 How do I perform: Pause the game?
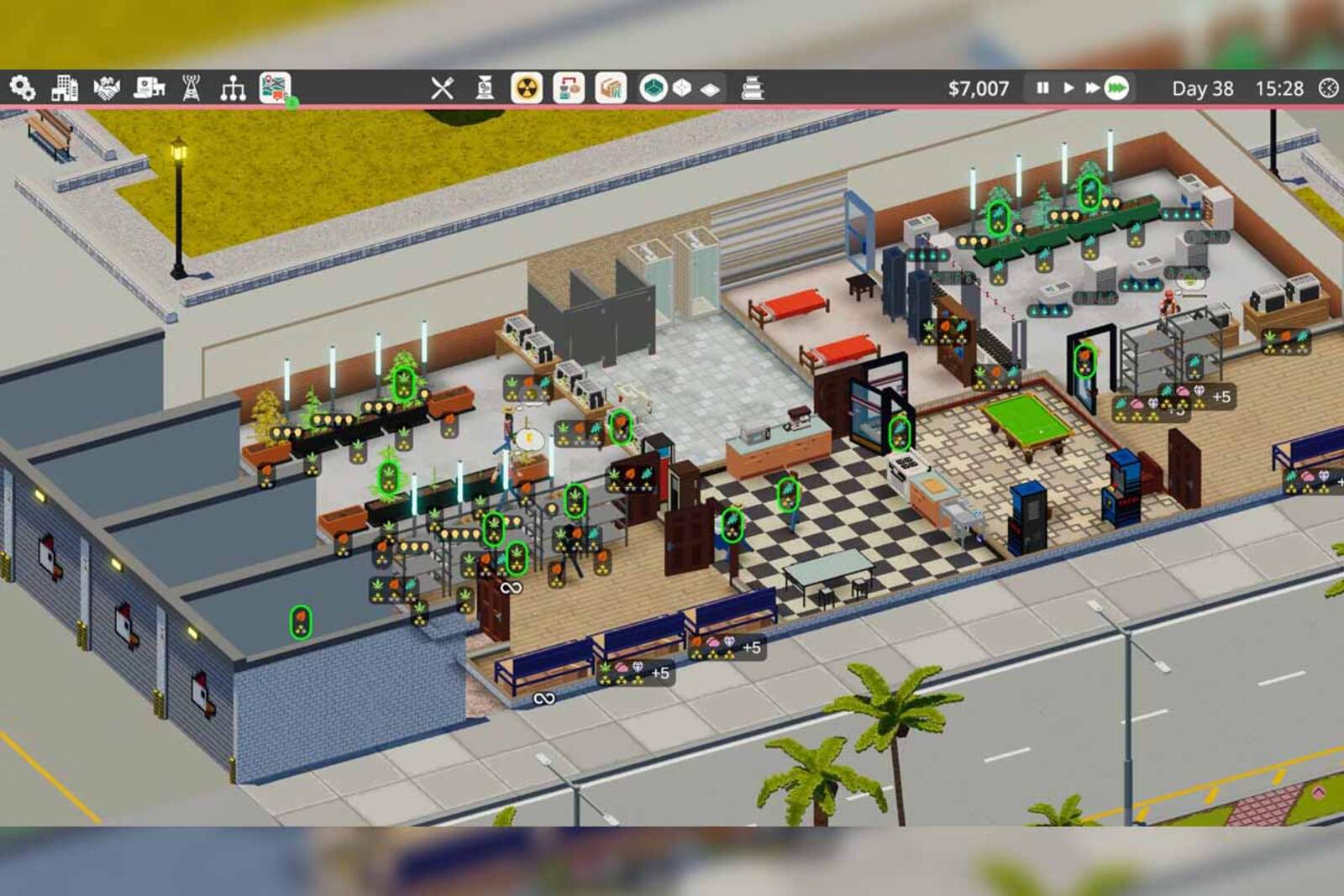tap(1042, 88)
